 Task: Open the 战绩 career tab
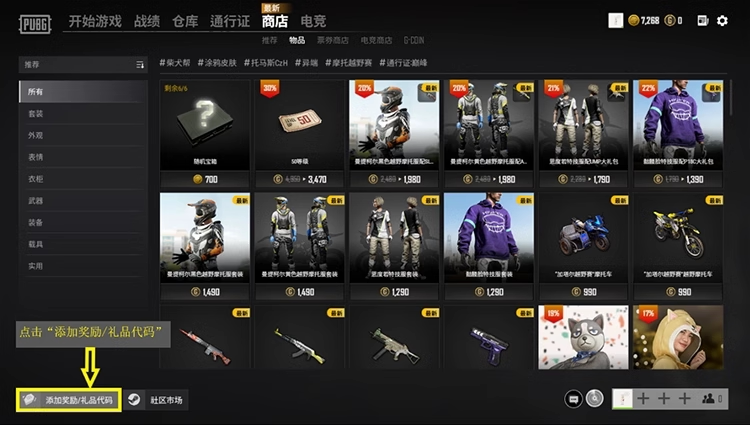[x=147, y=21]
